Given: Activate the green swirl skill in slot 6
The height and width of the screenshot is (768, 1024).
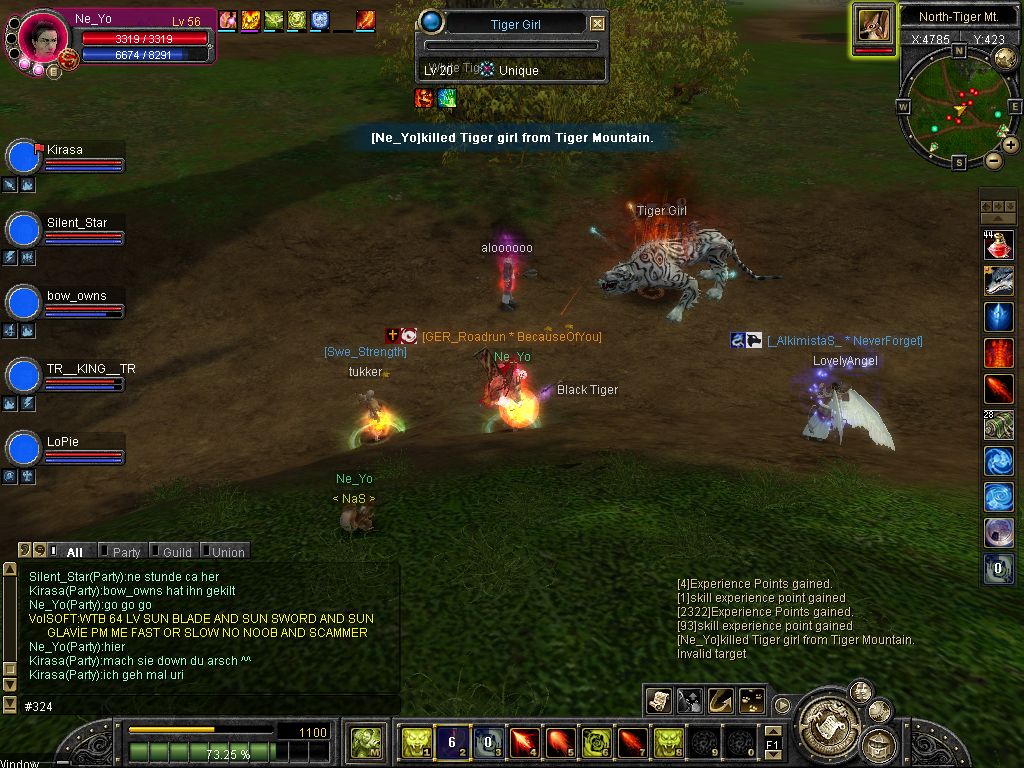Looking at the screenshot, I should pos(597,742).
